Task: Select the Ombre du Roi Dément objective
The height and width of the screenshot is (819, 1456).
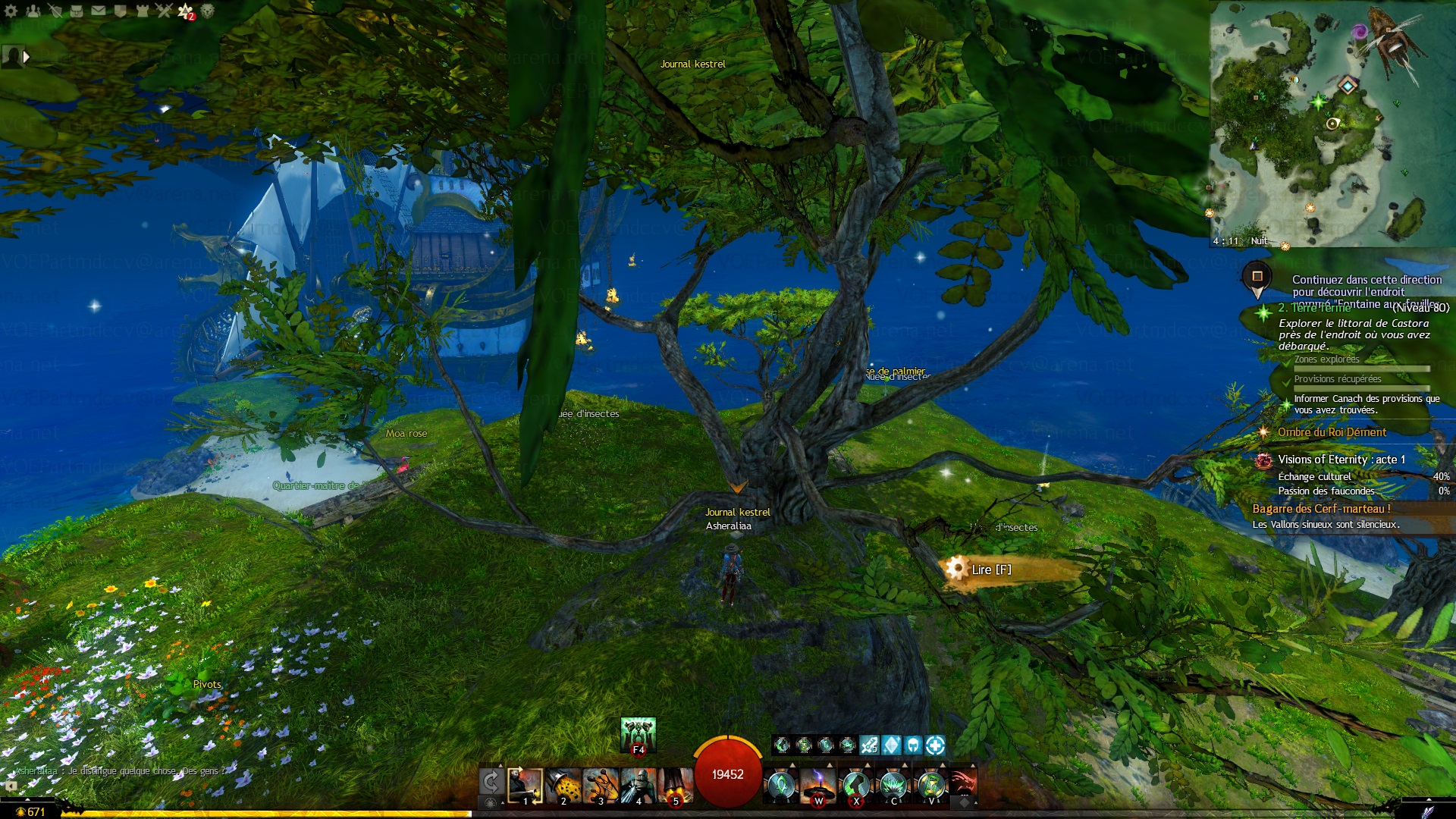Action: (1332, 432)
